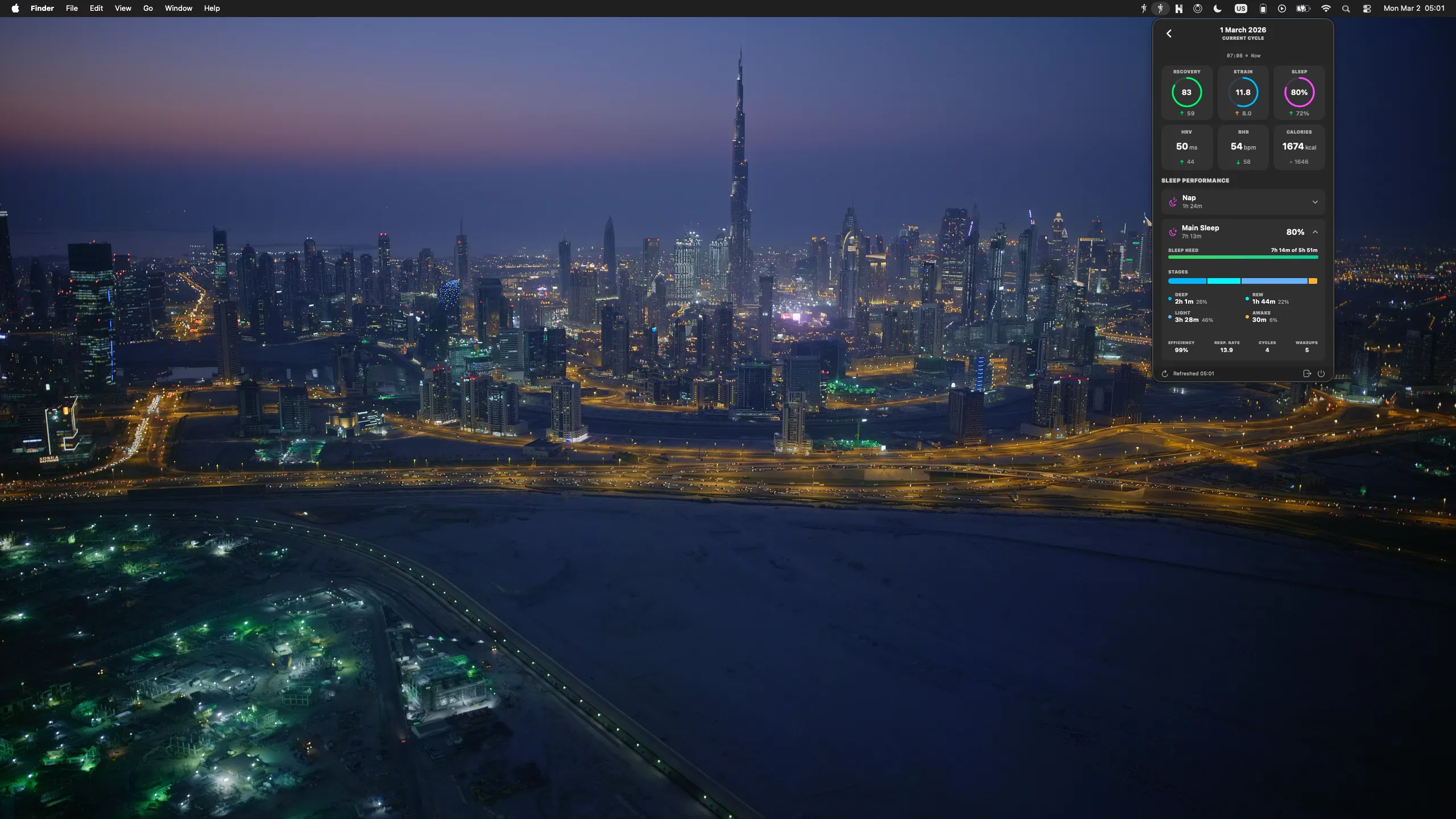Open the Window menu in the menu bar
Screen dimensions: 1456x819
178,9
